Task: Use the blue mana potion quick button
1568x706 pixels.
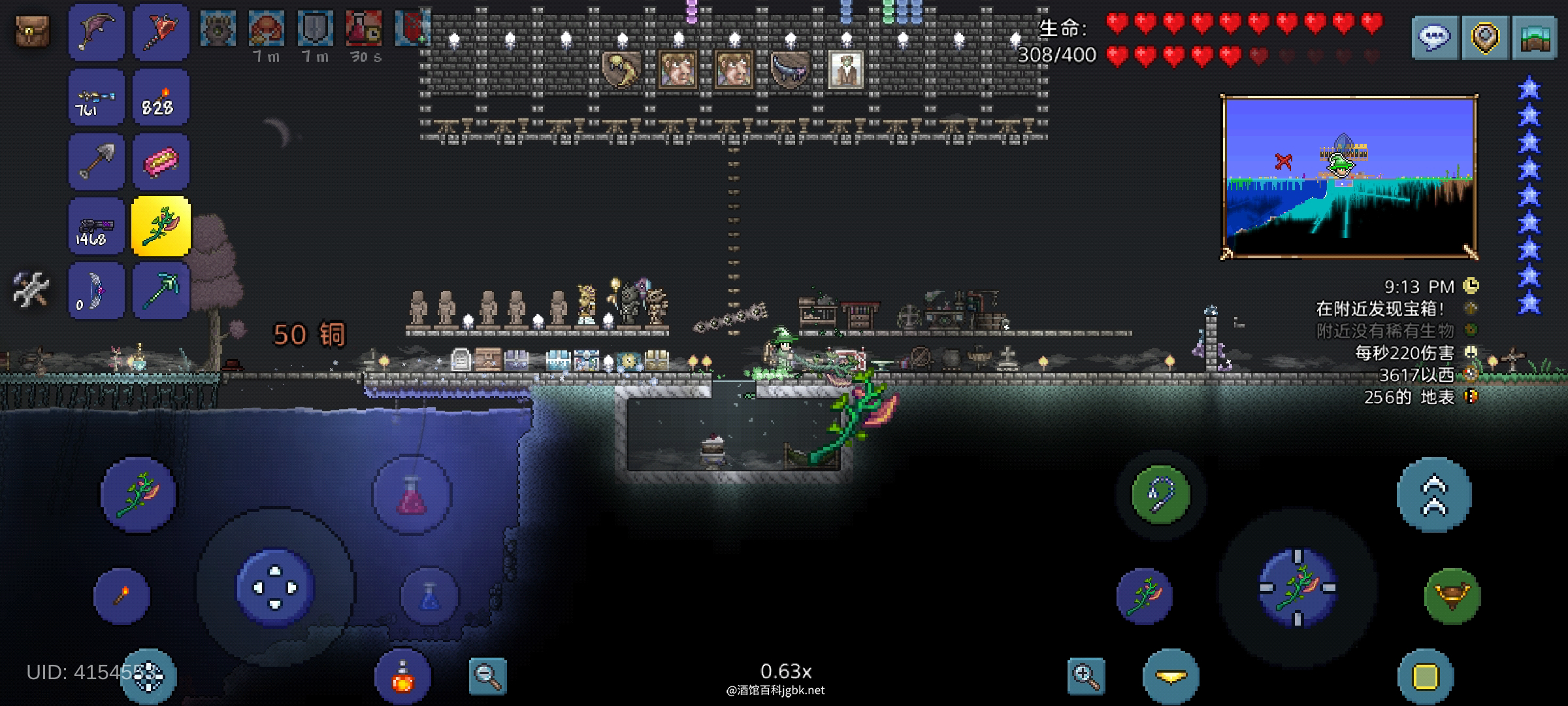Action: point(429,596)
